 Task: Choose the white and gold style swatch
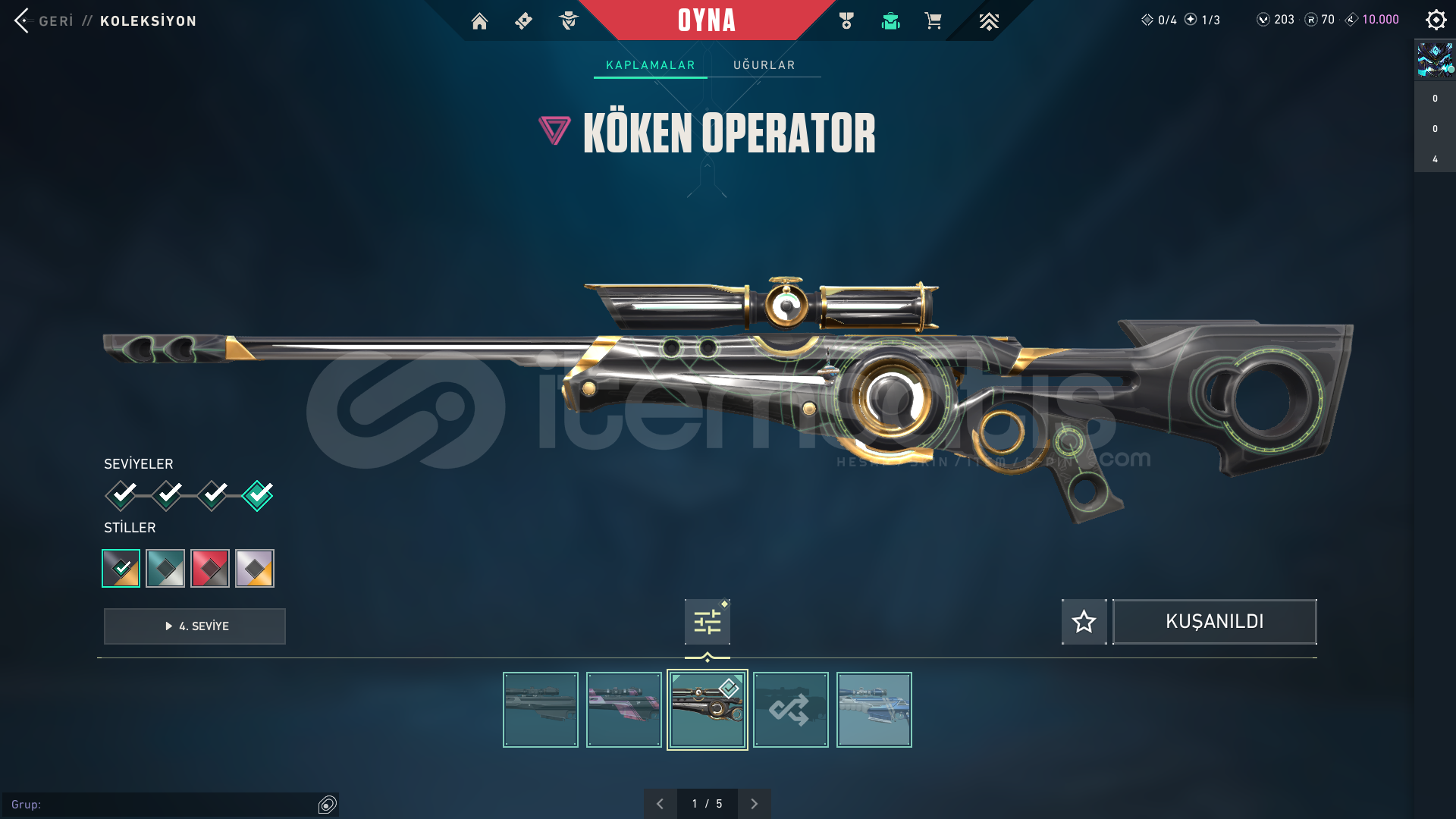(x=255, y=568)
